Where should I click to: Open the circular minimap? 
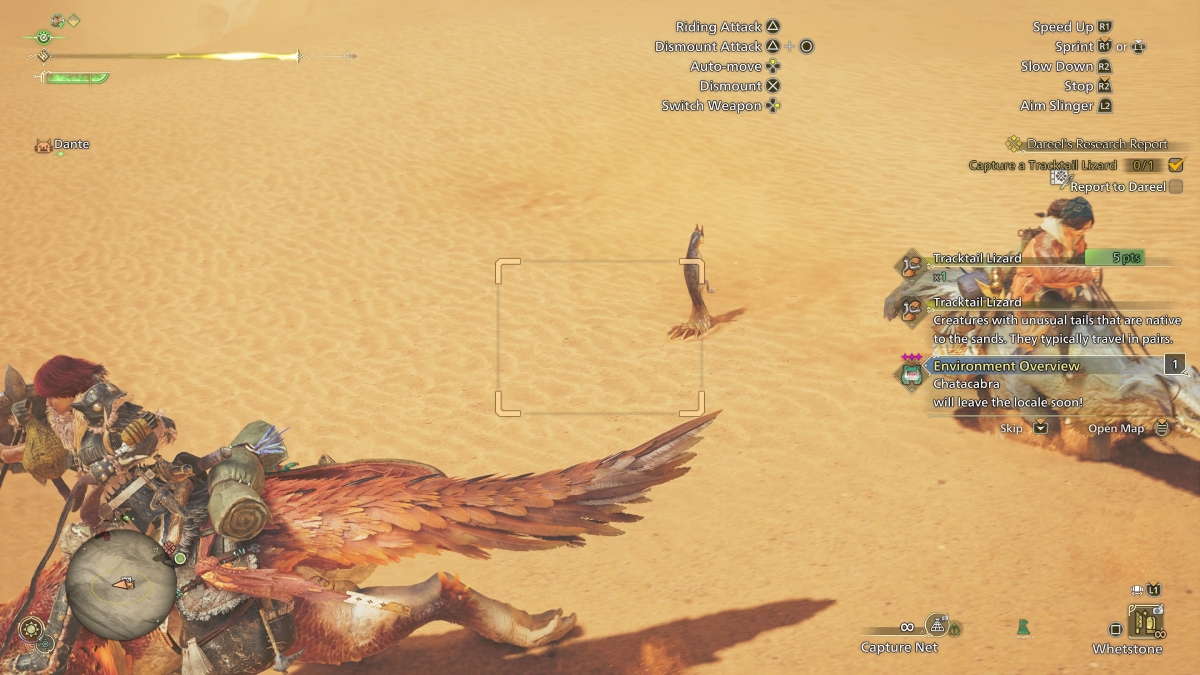(x=120, y=584)
